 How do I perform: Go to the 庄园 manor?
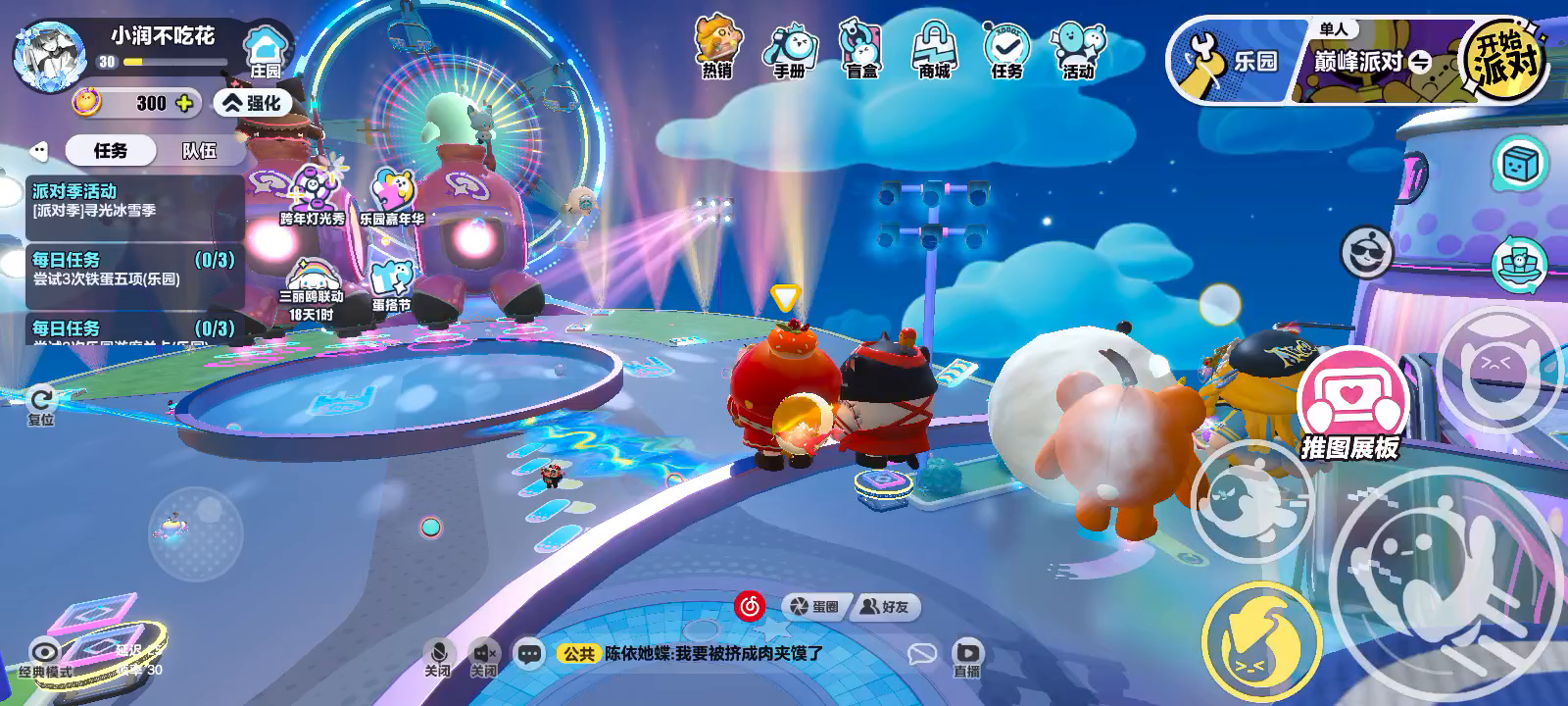tap(265, 52)
